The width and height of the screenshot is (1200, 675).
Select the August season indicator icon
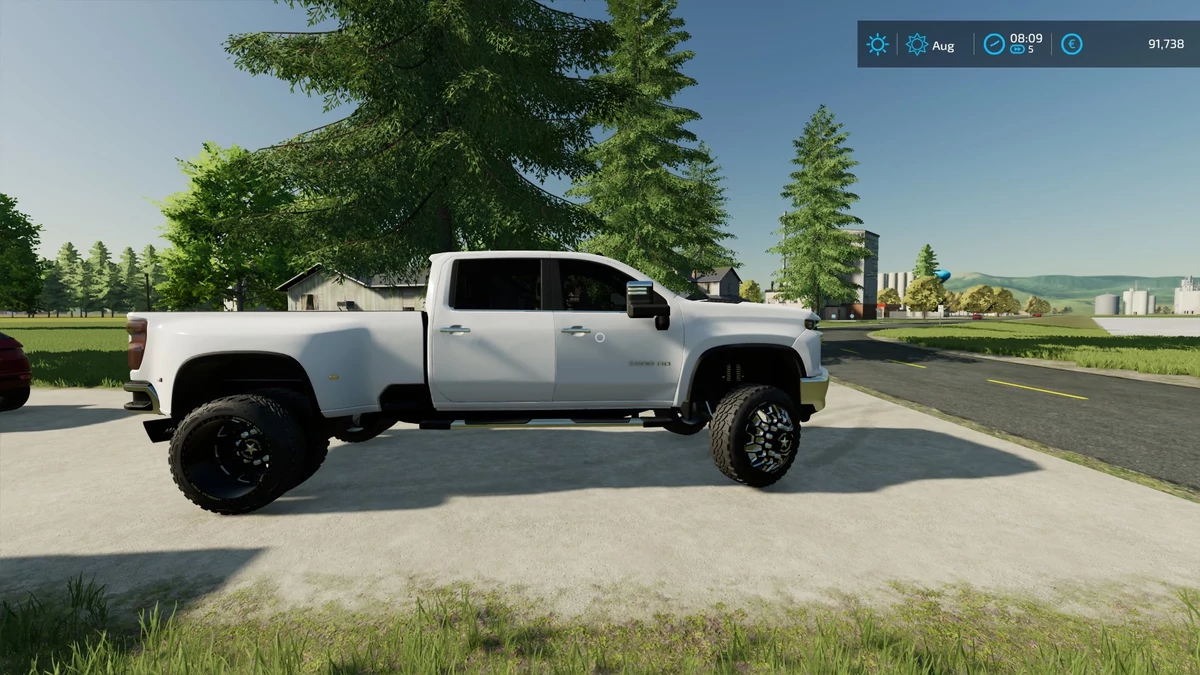click(x=916, y=44)
